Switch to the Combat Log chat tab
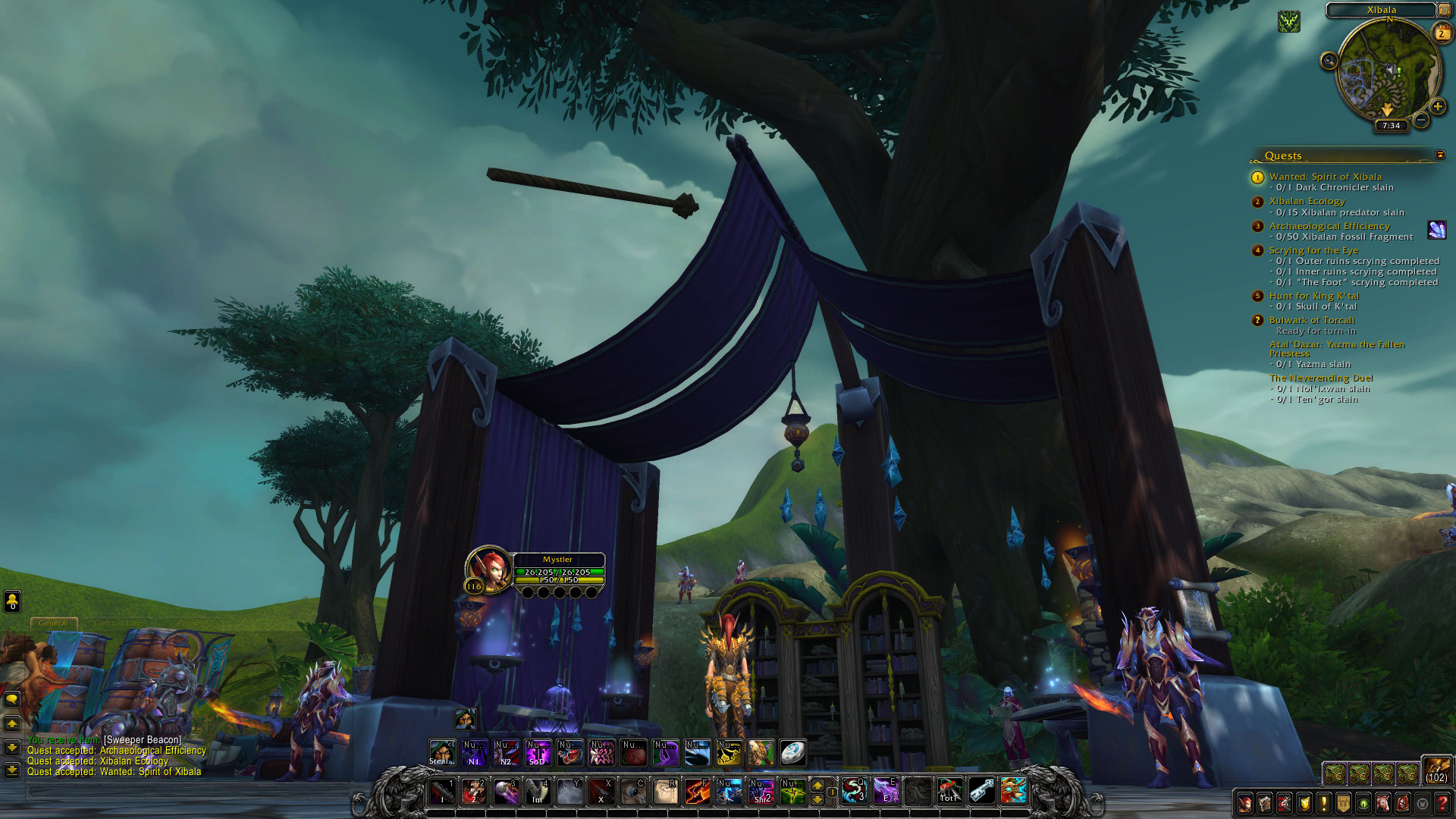This screenshot has width=1456, height=819. pos(118,623)
